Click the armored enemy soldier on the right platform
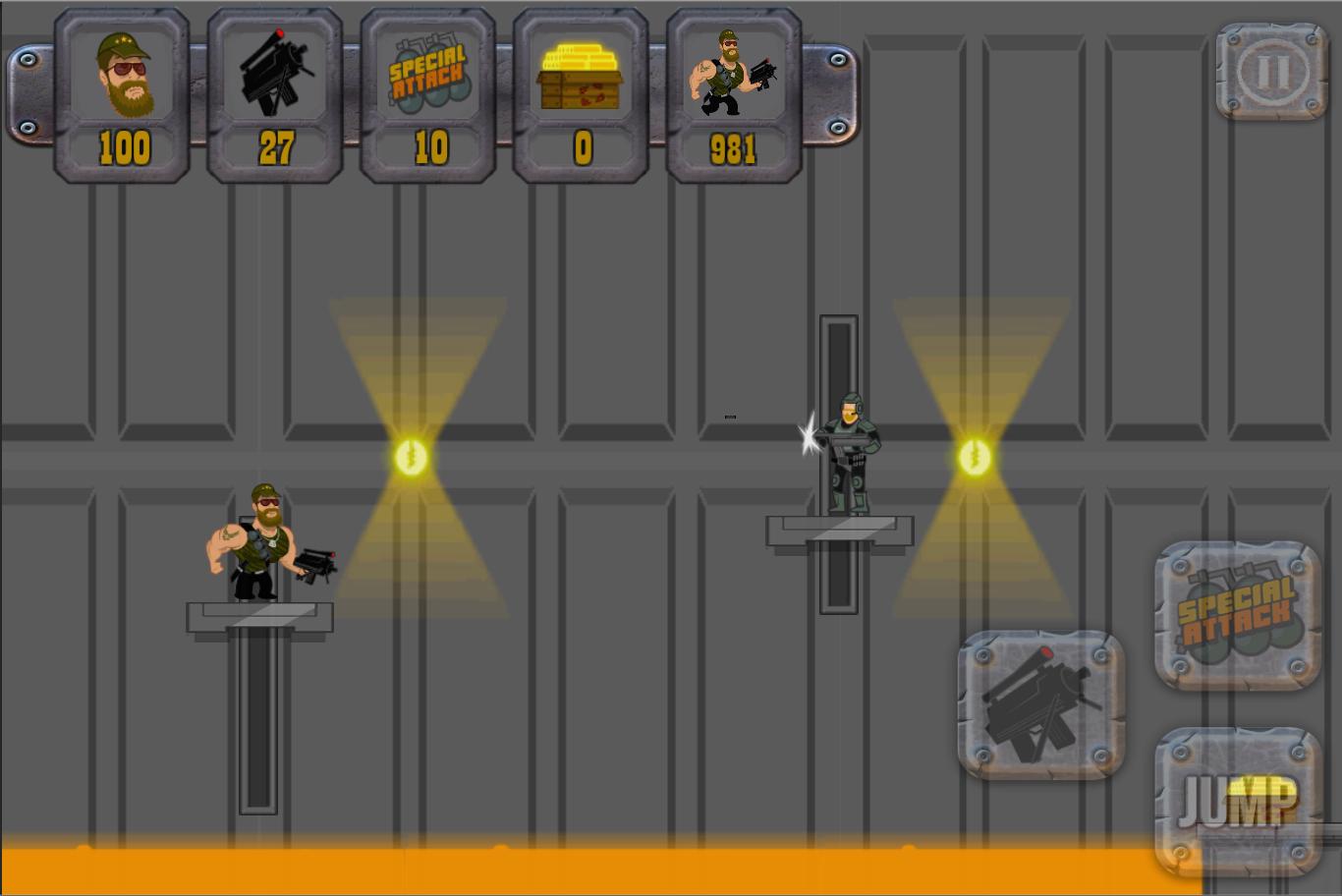Viewport: 1342px width, 896px height. [x=851, y=452]
